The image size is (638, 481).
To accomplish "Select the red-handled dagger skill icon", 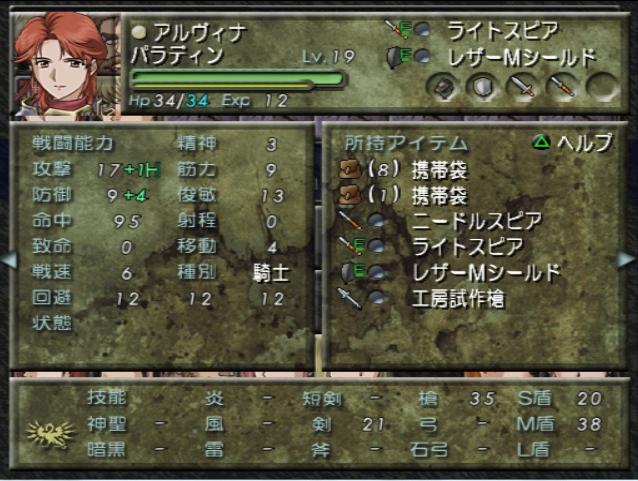I will click(561, 87).
